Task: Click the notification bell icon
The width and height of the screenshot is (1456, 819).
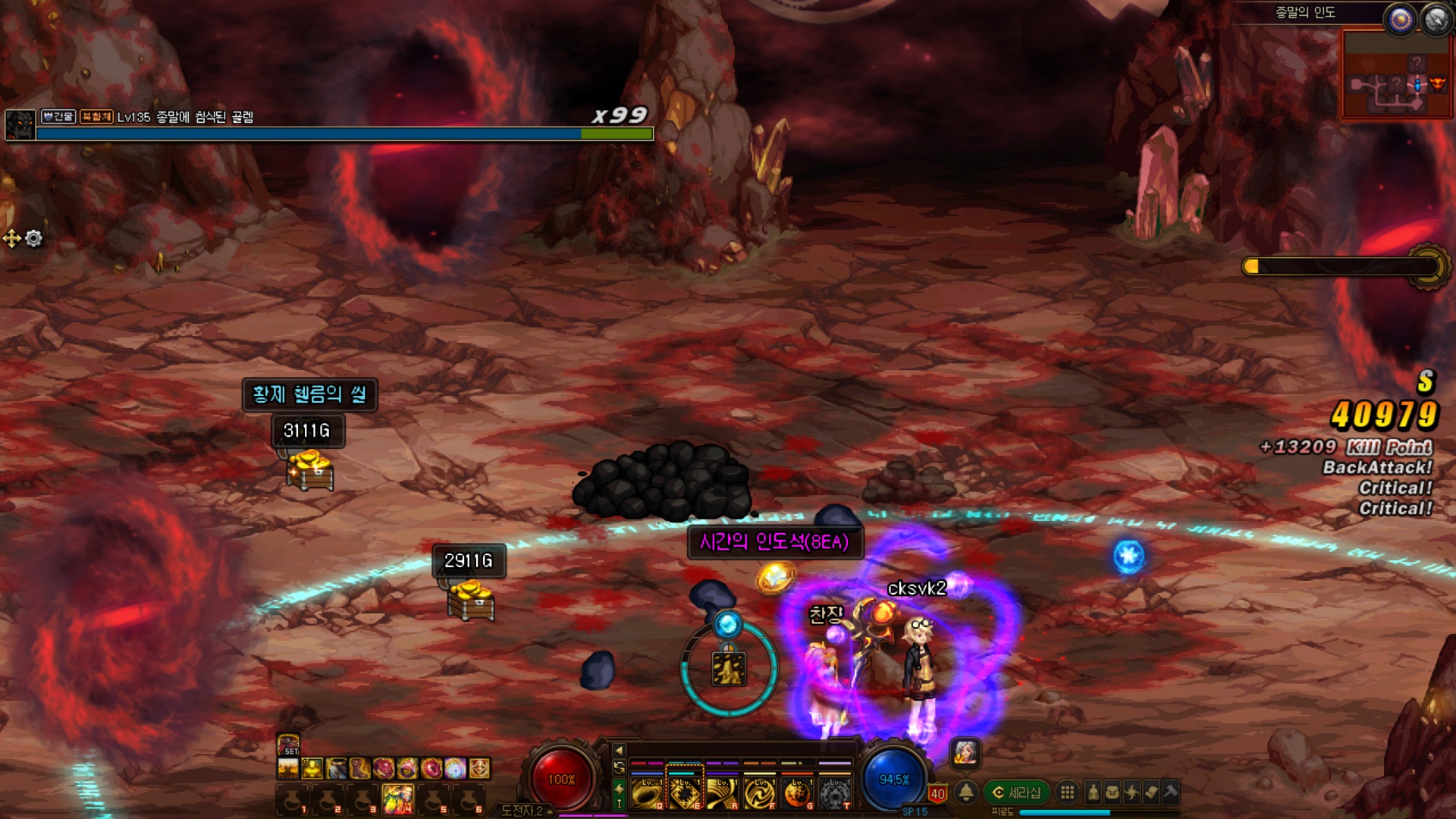Action: pyautogui.click(x=966, y=792)
